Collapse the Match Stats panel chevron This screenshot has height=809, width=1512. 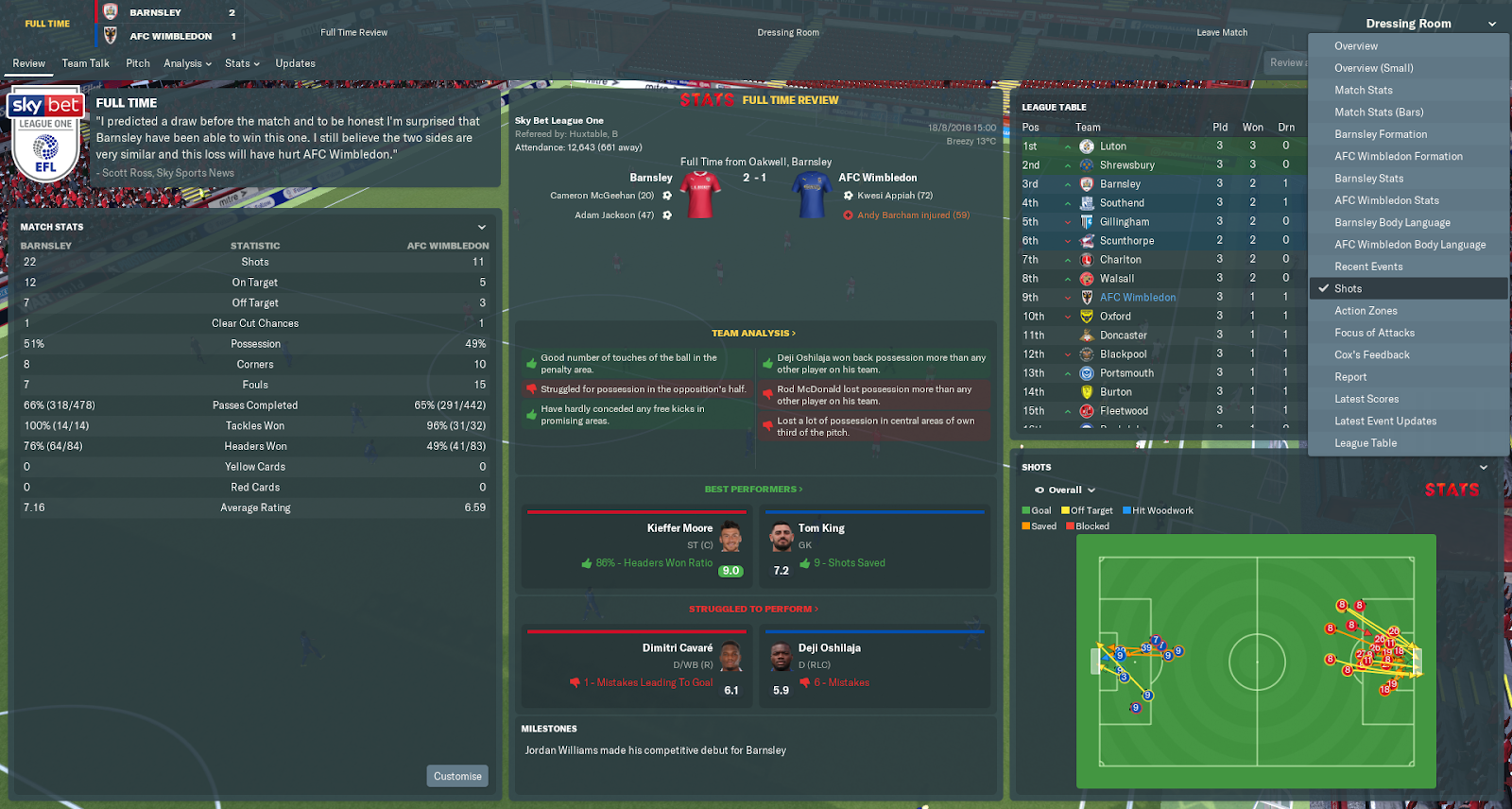[x=483, y=227]
